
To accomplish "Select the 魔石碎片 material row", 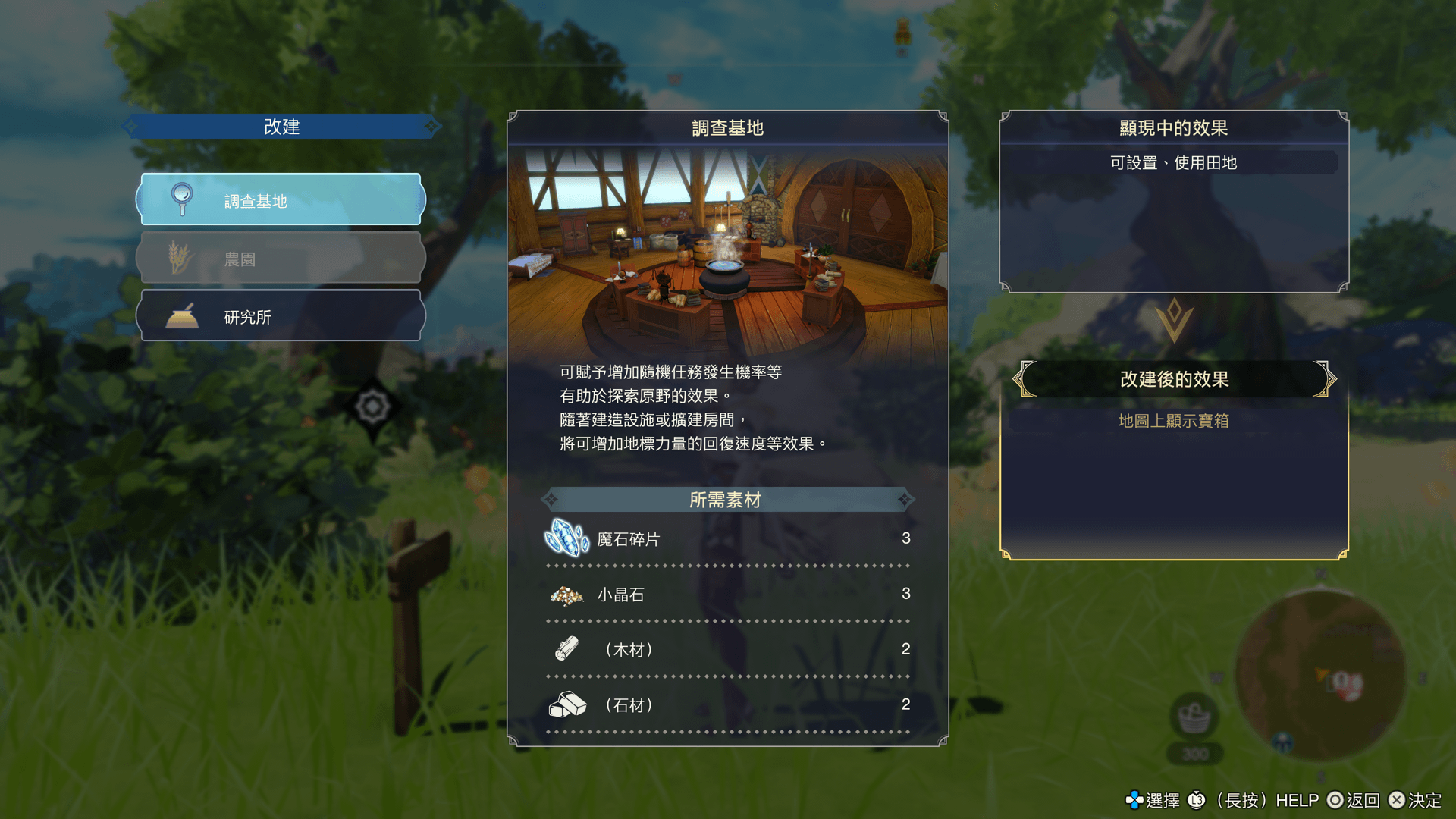I will 726,538.
